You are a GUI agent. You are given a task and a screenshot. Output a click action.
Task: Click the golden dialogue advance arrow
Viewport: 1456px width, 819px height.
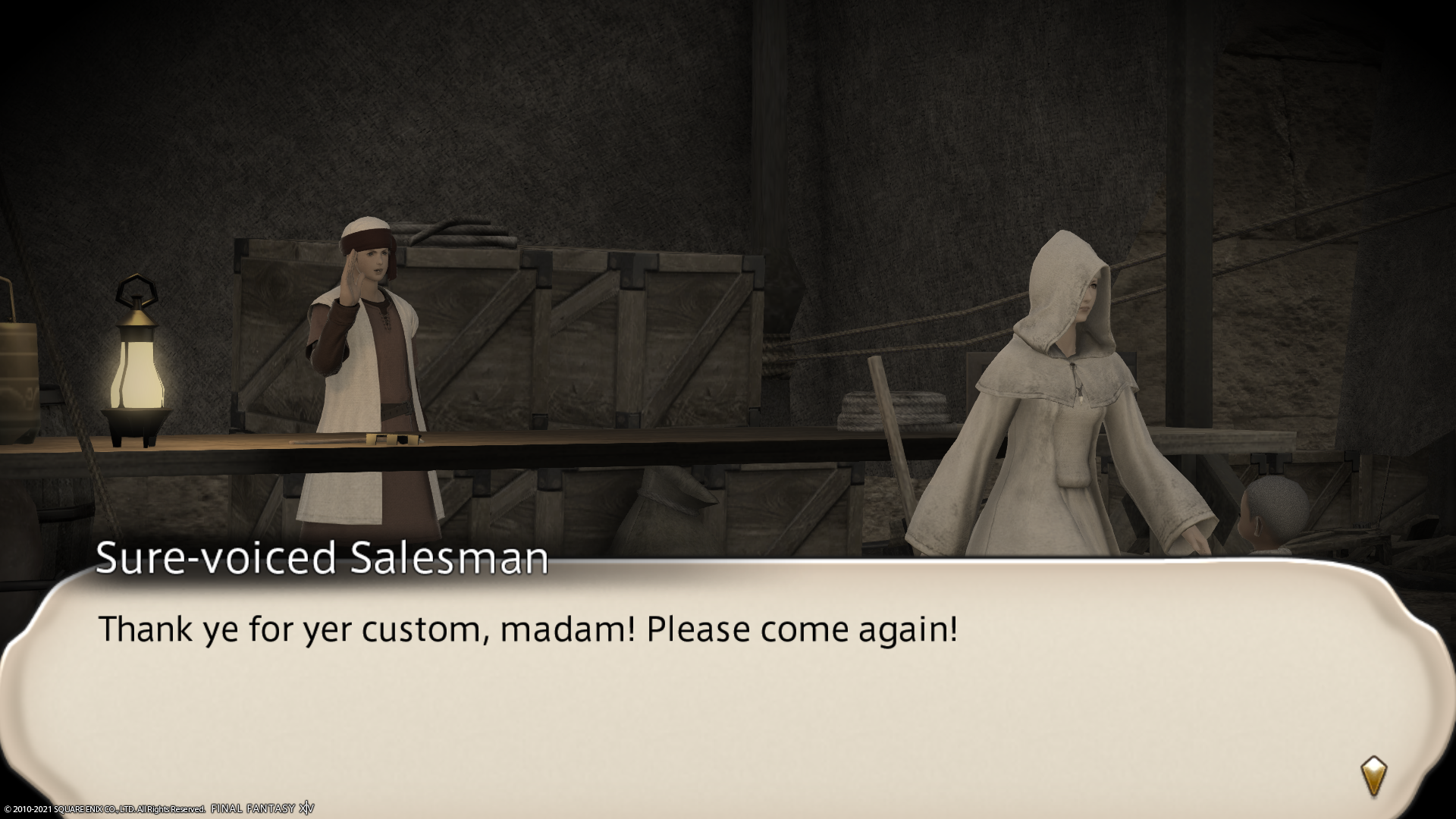[x=1373, y=776]
